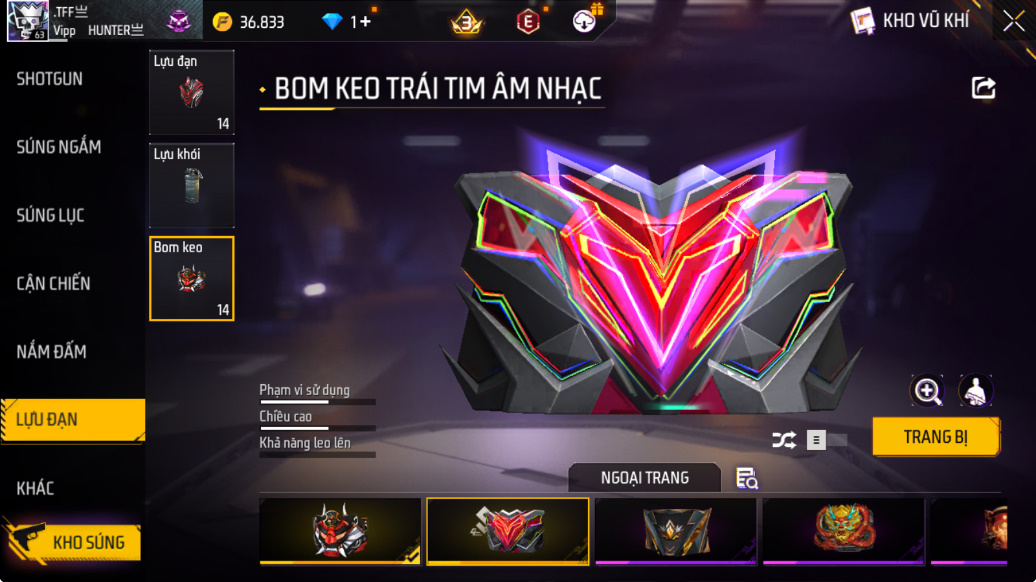The image size is (1036, 582).
Task: Open the Ngoại Trang tab
Action: tap(644, 478)
